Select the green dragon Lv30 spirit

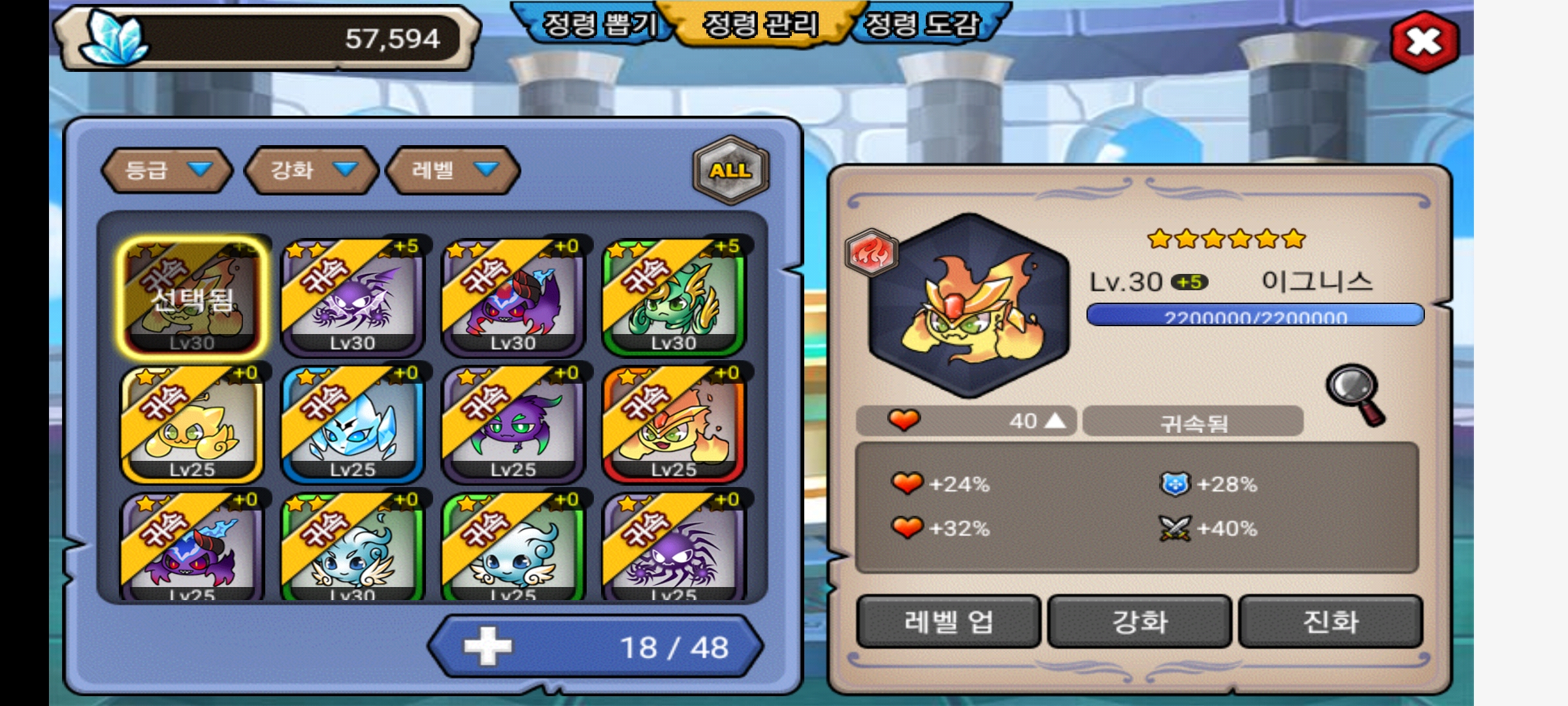click(x=674, y=297)
